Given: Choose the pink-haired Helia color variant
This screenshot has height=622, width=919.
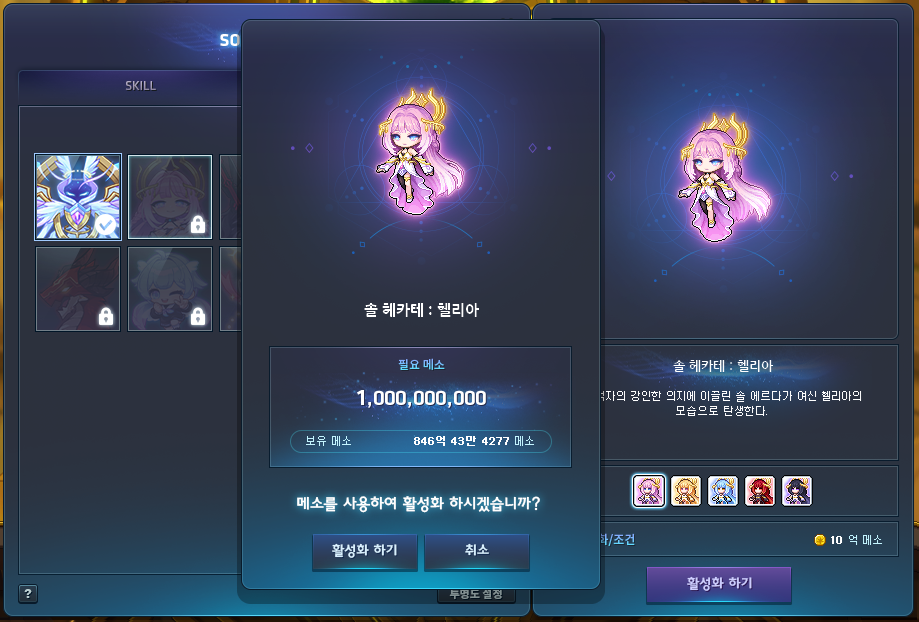Looking at the screenshot, I should tap(648, 490).
